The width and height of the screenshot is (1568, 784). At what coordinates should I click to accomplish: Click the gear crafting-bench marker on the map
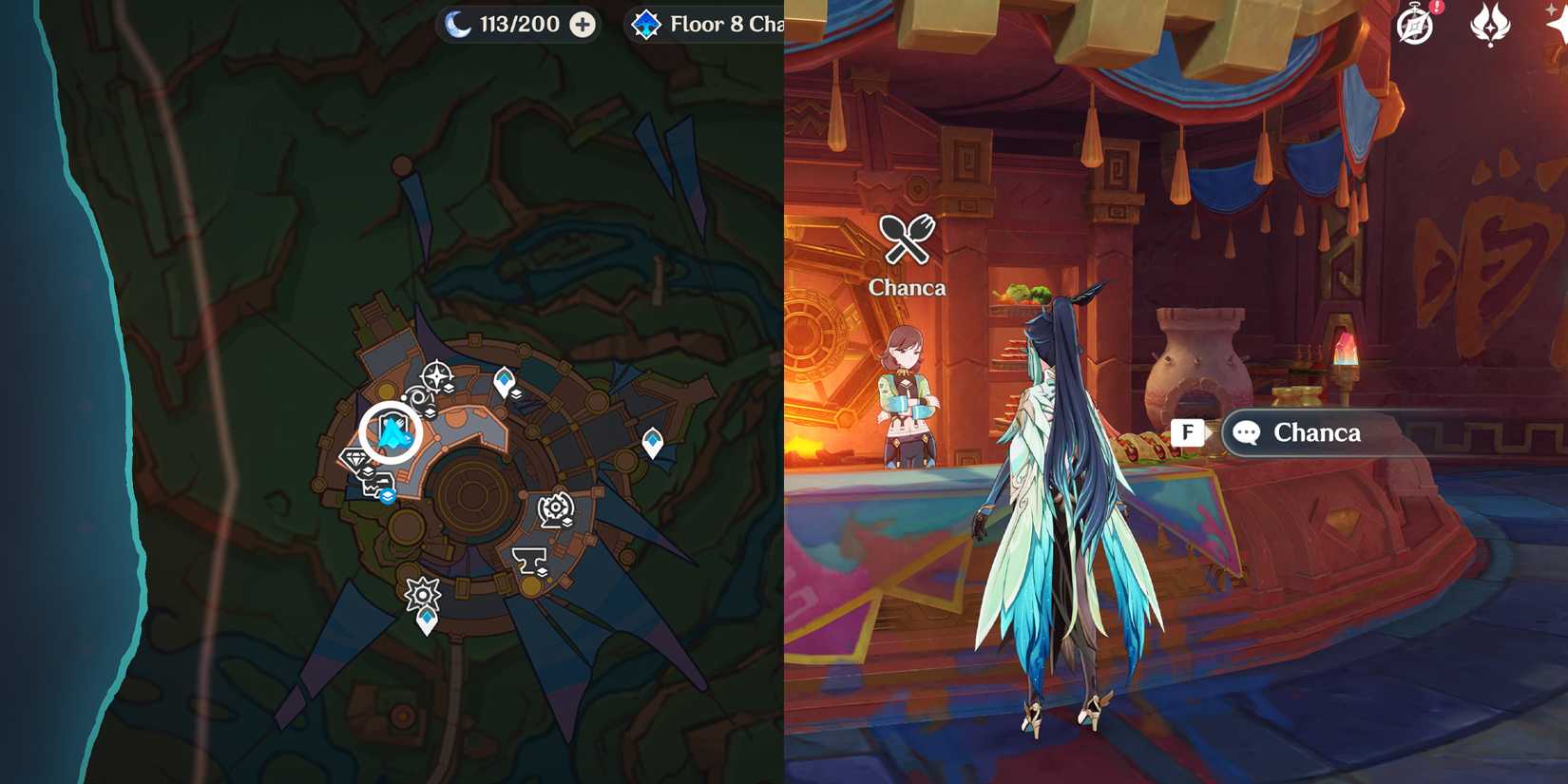pos(555,507)
